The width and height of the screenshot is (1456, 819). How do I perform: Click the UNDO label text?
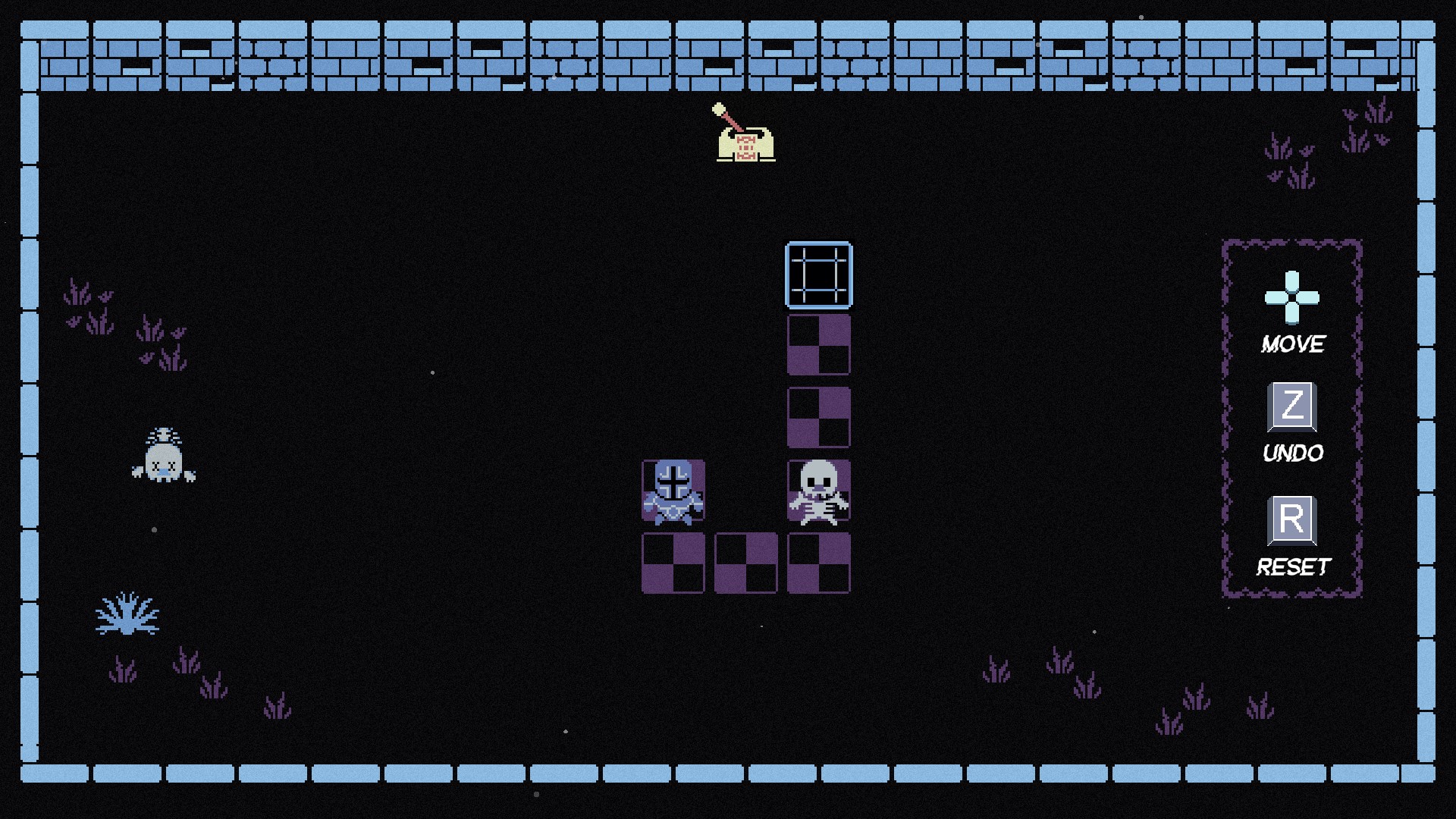click(x=1292, y=453)
